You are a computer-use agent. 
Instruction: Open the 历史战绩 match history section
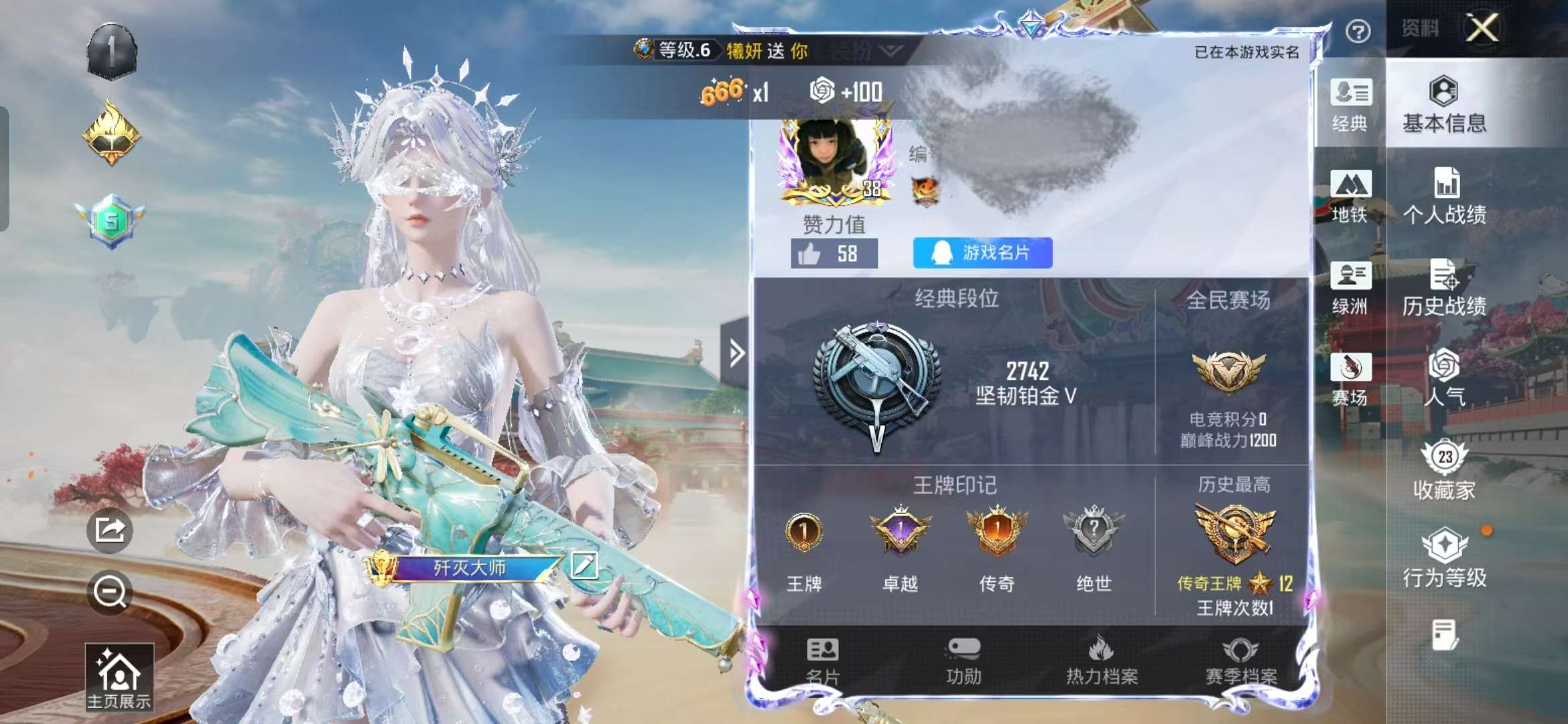pyautogui.click(x=1445, y=288)
